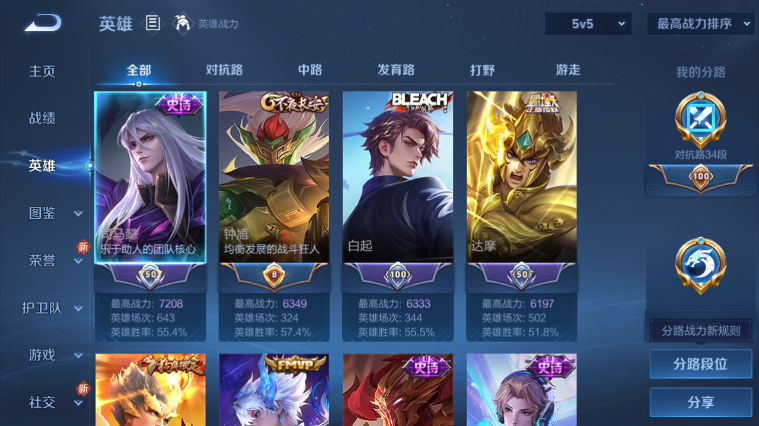Switch to the 发育路 tab
This screenshot has height=426, width=759.
(396, 70)
